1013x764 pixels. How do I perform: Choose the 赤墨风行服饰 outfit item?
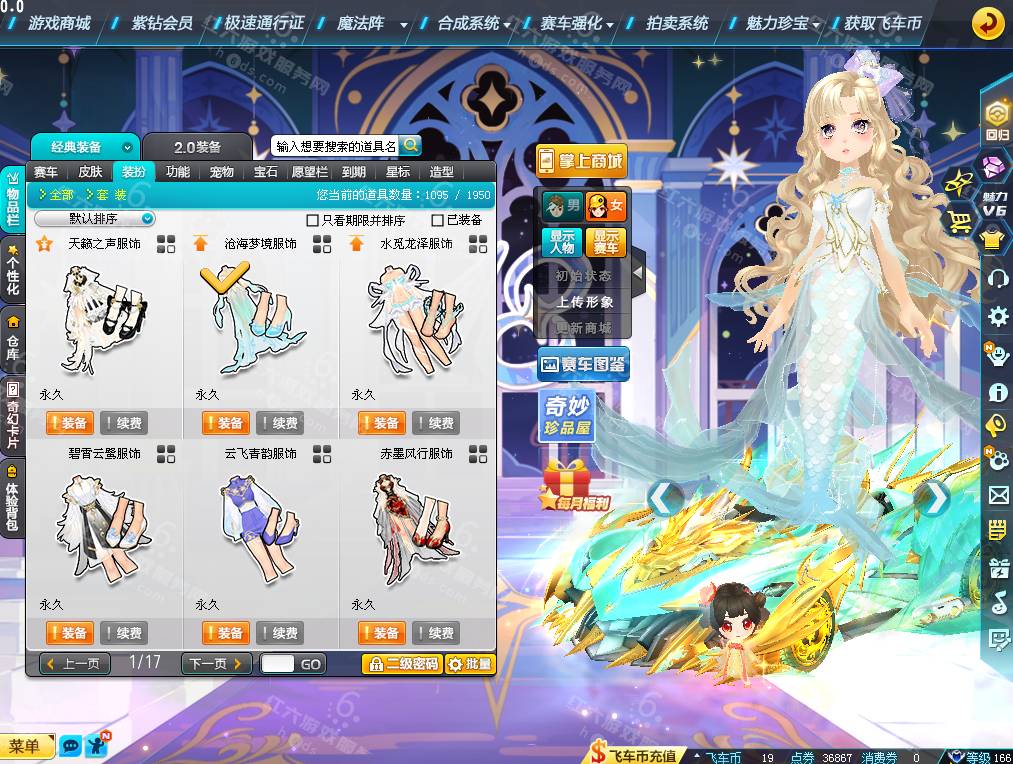[x=415, y=525]
